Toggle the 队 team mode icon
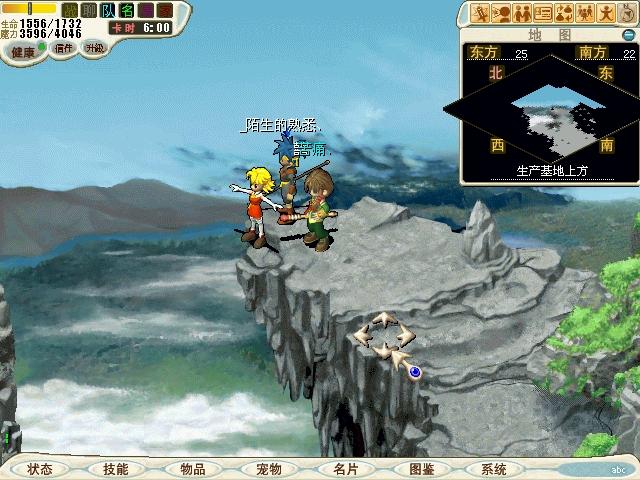 (107, 10)
